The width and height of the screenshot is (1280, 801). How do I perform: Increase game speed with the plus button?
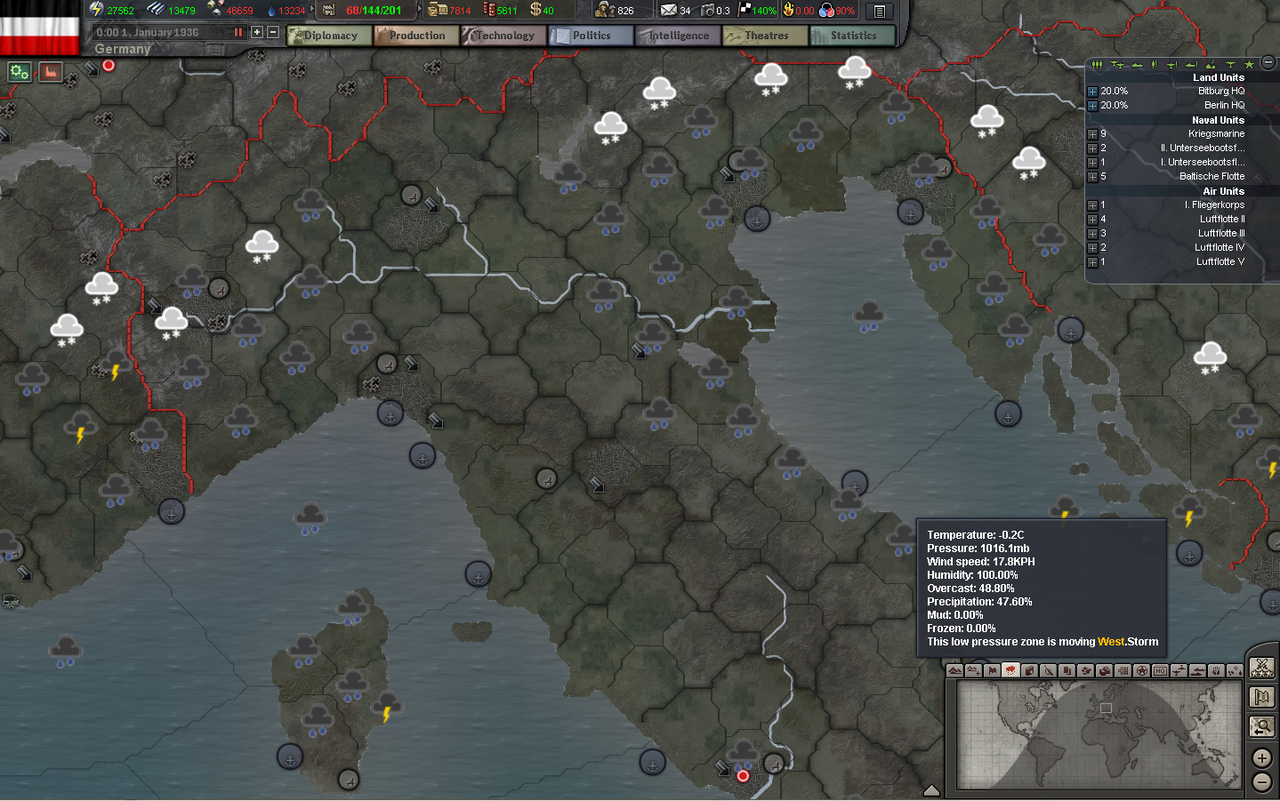(x=258, y=31)
